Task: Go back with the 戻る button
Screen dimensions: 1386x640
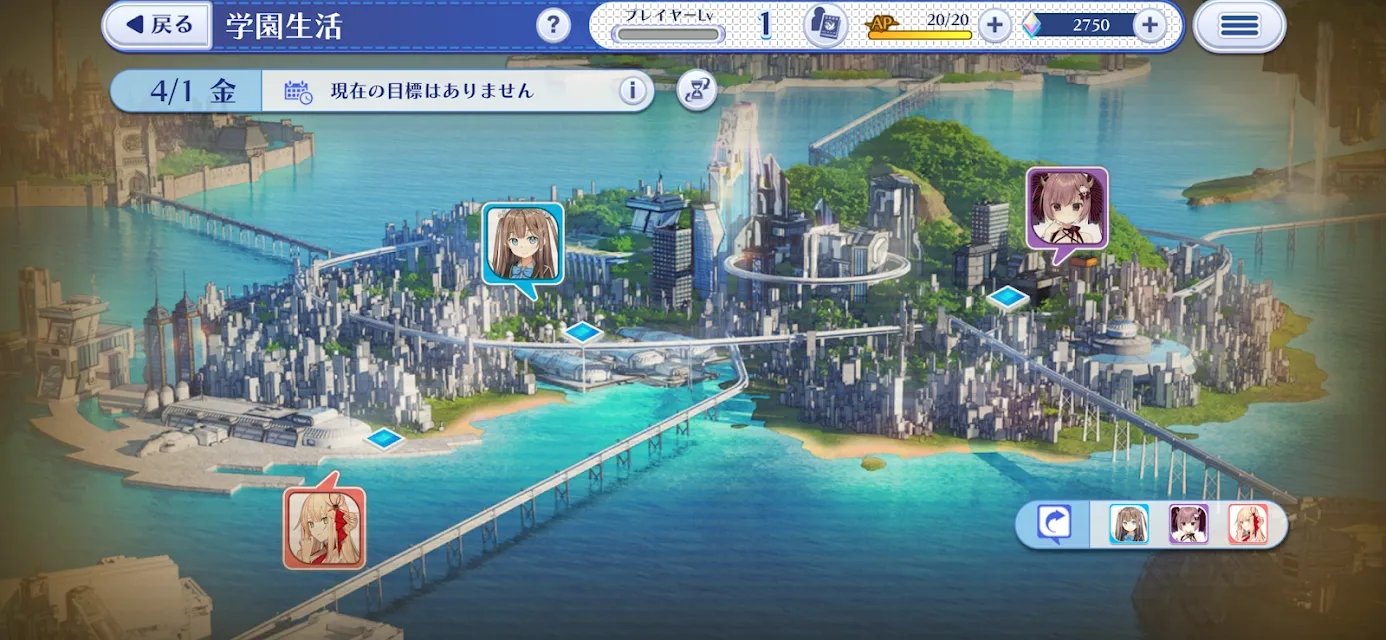Action: (157, 25)
